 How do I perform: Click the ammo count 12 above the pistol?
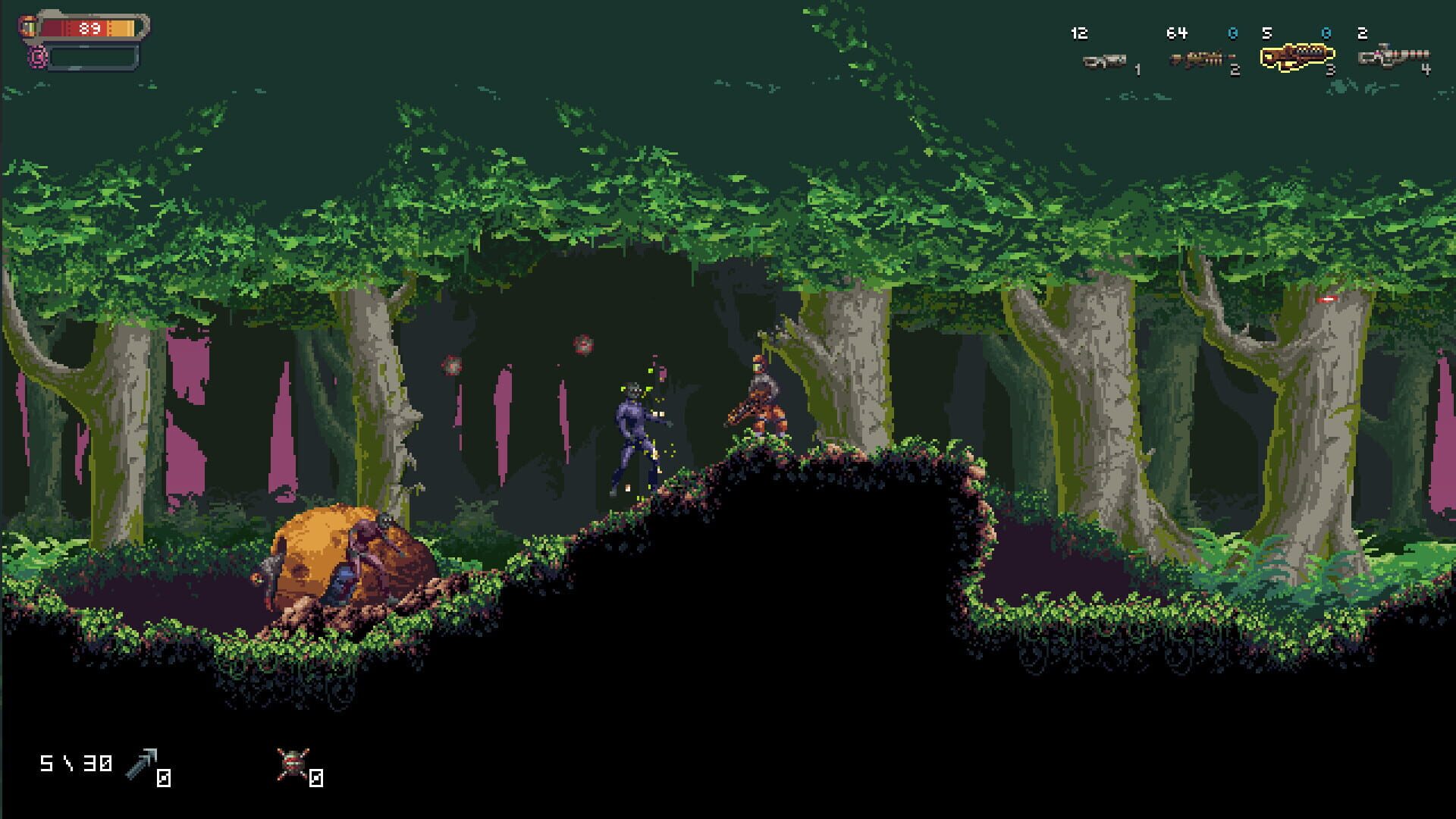pos(1080,33)
